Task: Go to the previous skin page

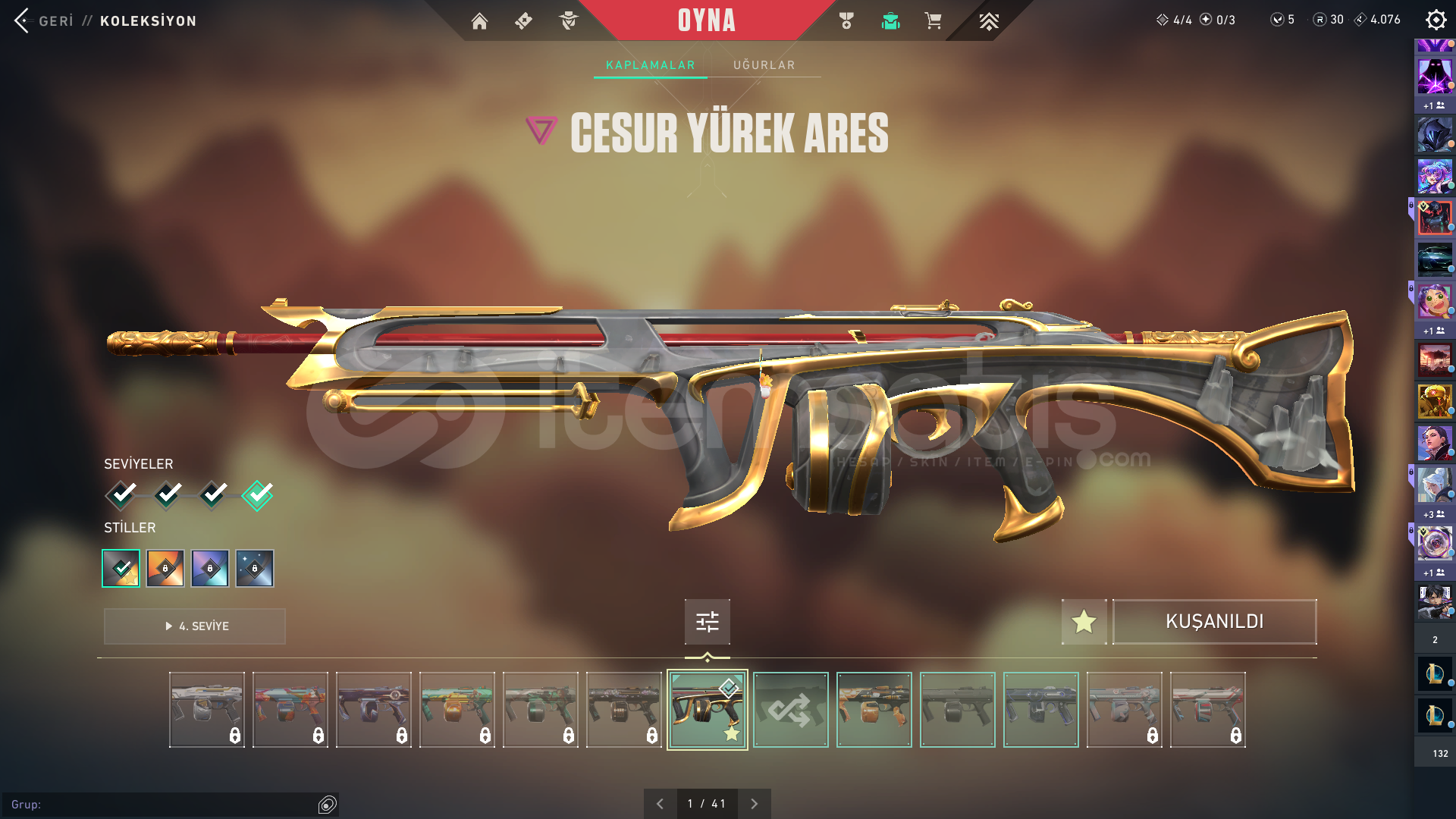Action: [x=660, y=804]
